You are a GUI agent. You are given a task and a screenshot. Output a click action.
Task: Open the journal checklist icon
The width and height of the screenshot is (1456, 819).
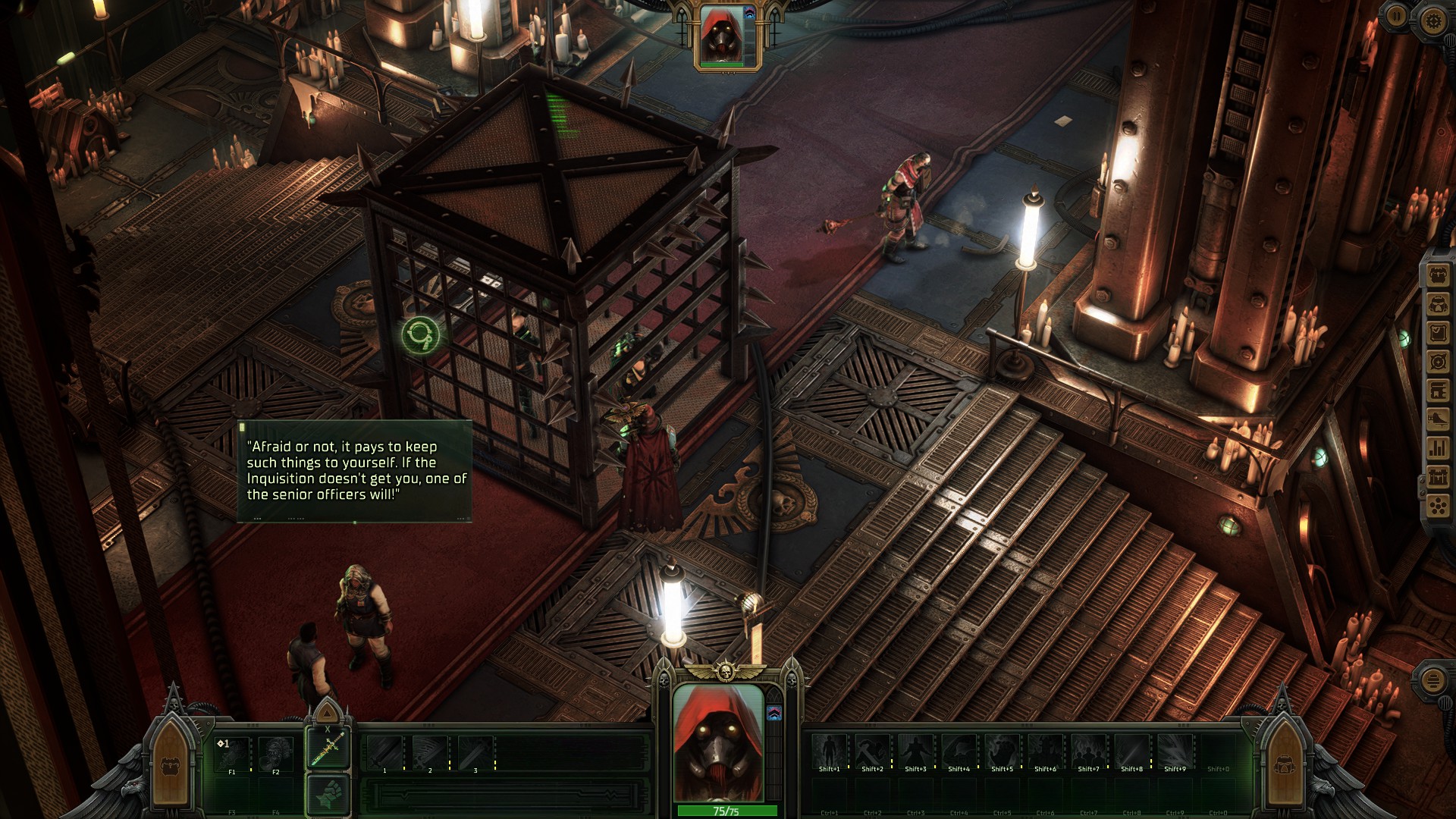1438,334
